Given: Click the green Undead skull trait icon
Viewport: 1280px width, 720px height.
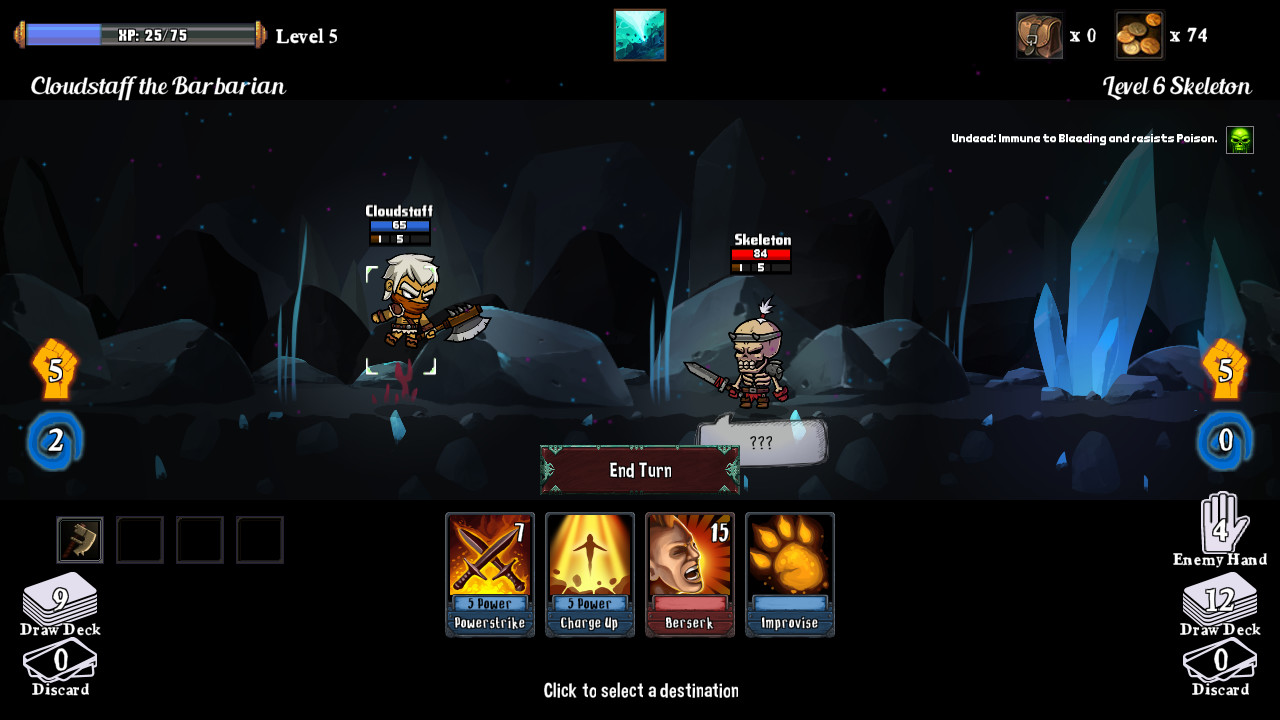Looking at the screenshot, I should coord(1238,138).
